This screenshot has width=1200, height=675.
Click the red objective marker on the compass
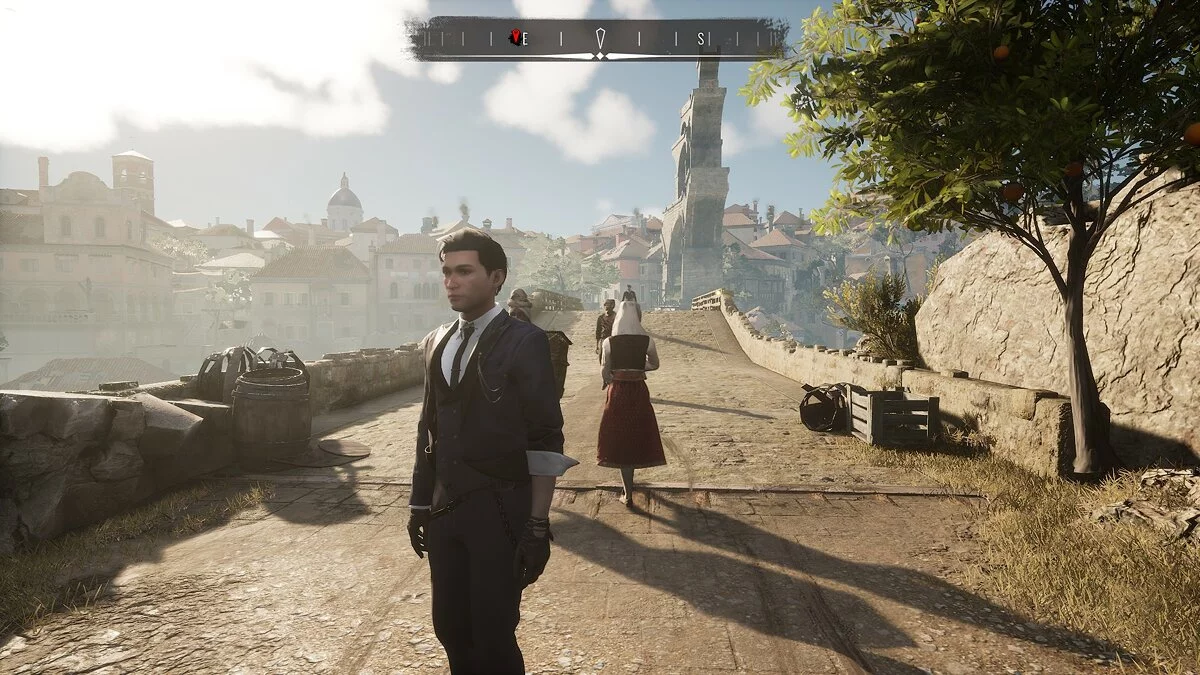tap(515, 38)
